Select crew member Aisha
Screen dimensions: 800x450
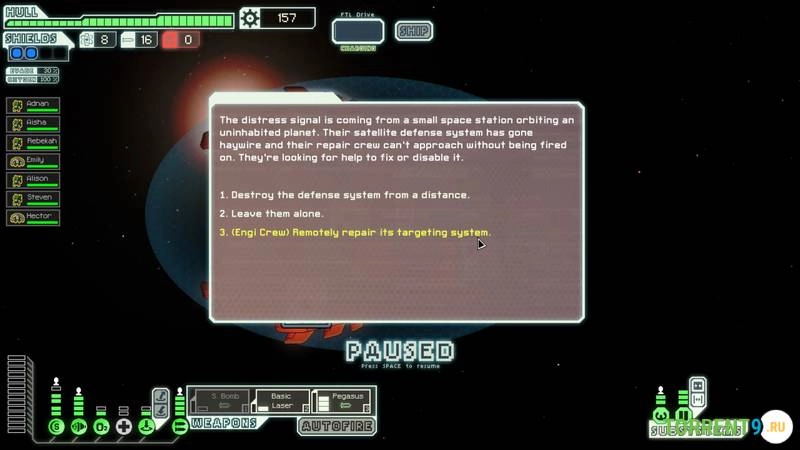(33, 124)
